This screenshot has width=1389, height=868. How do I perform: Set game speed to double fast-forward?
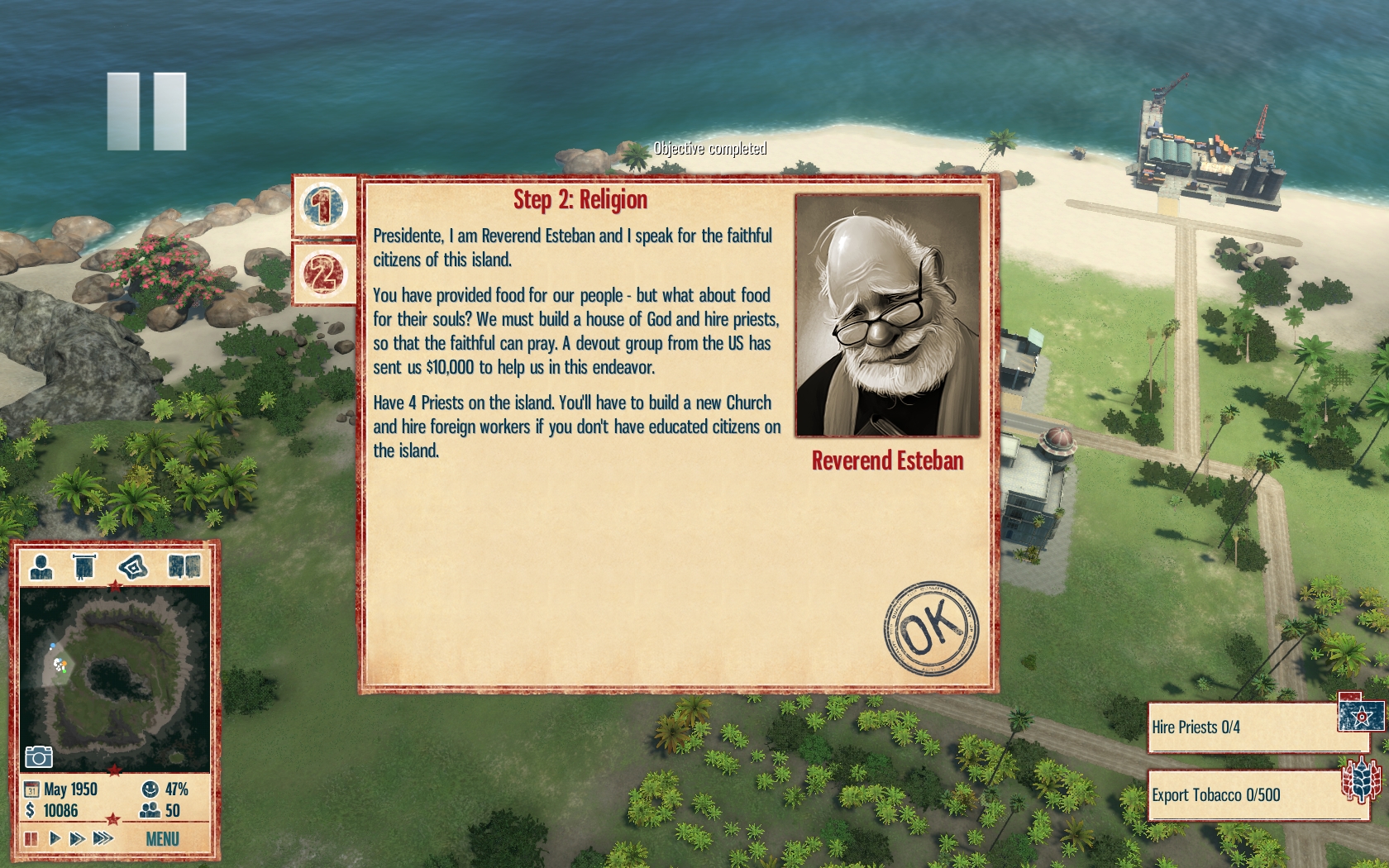78,838
